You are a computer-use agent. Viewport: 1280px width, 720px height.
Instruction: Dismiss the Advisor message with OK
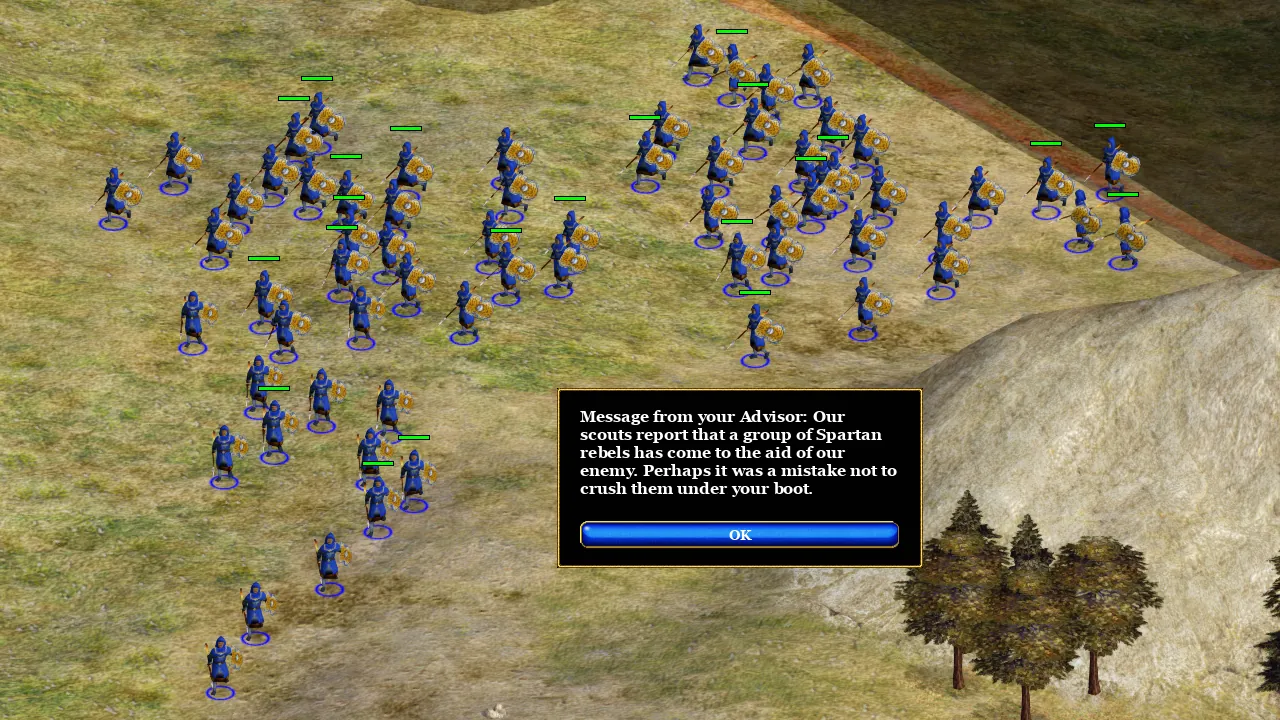pyautogui.click(x=739, y=535)
